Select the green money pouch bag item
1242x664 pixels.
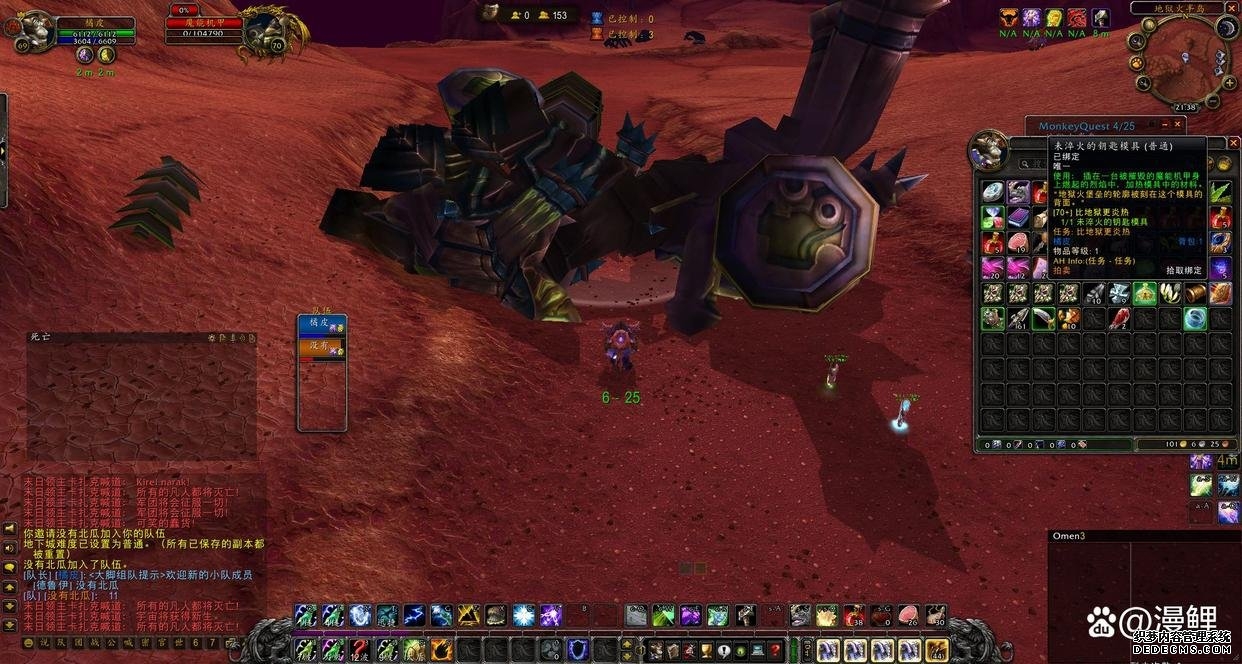pos(1144,293)
